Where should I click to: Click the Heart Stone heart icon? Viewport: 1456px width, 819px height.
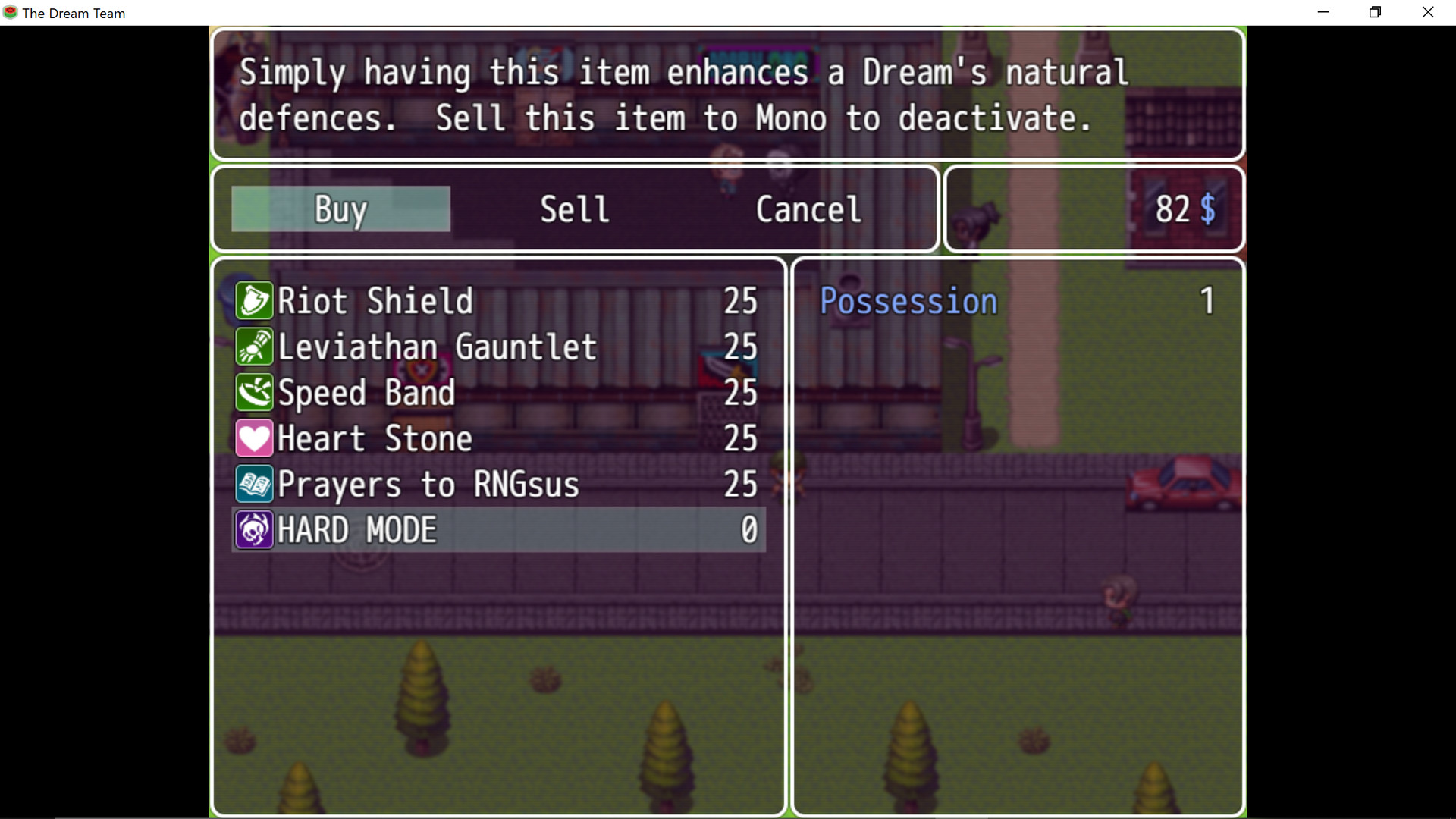click(x=254, y=438)
